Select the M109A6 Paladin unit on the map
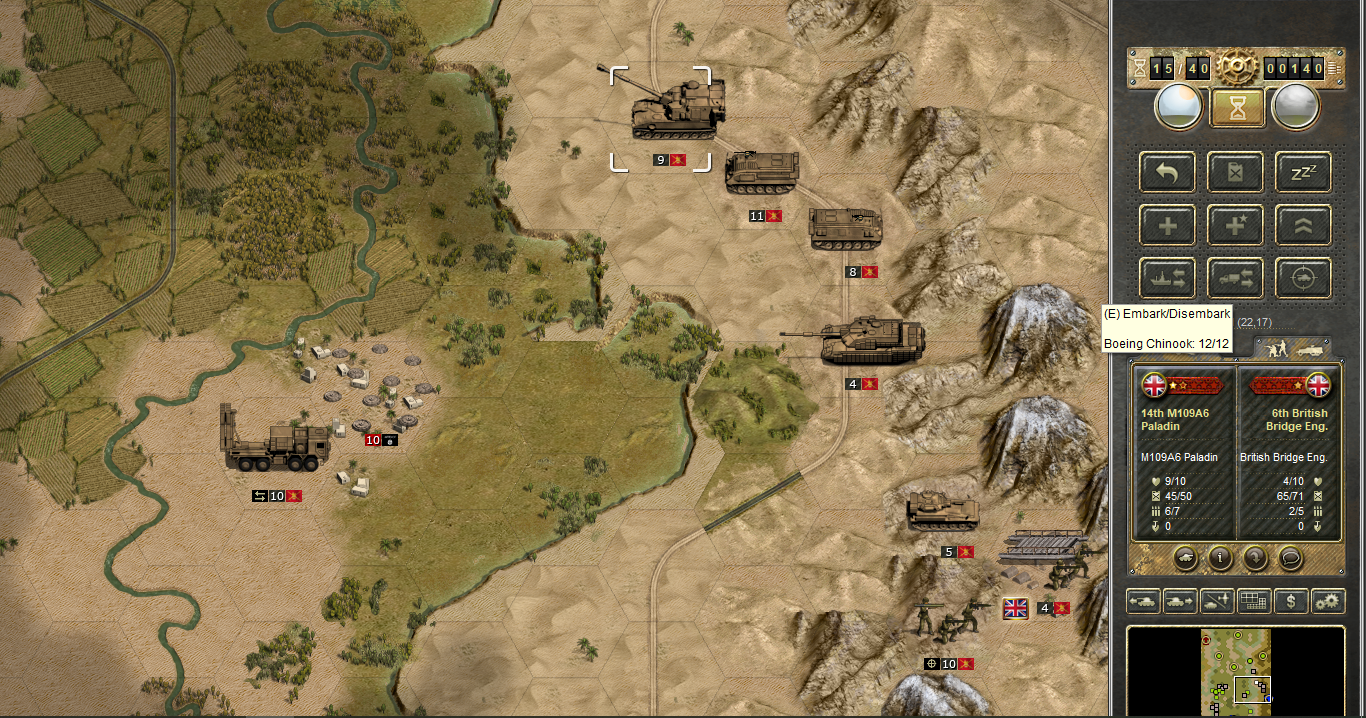 coord(676,108)
